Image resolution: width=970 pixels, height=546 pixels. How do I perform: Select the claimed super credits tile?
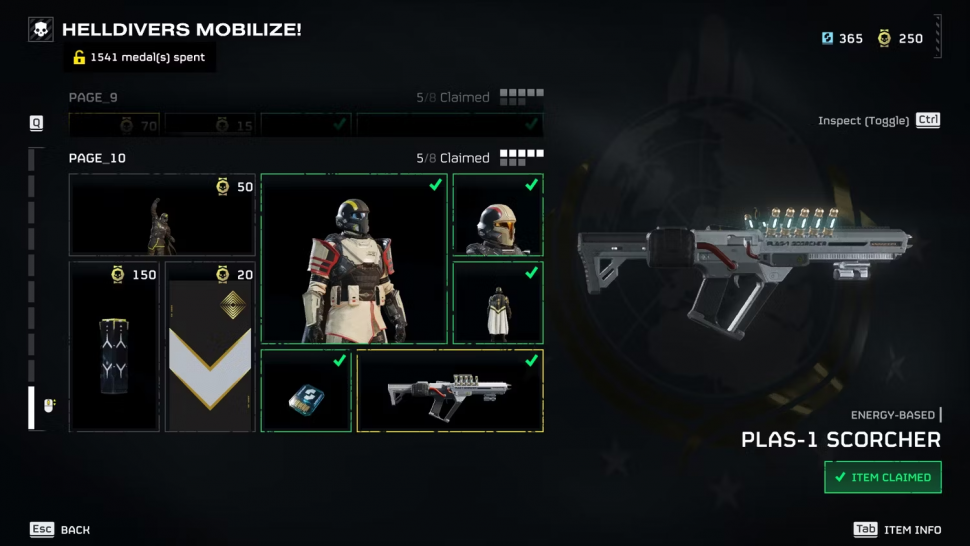click(306, 391)
